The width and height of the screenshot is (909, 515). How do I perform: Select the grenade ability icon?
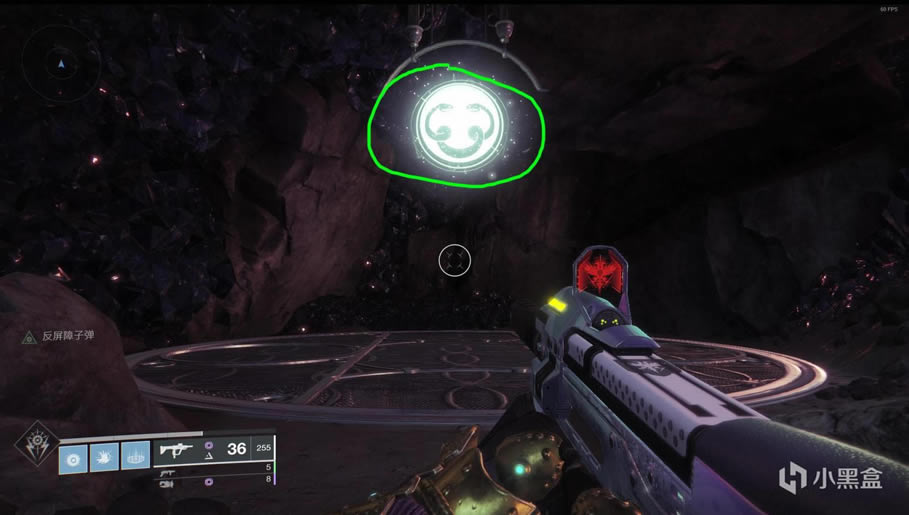click(74, 458)
